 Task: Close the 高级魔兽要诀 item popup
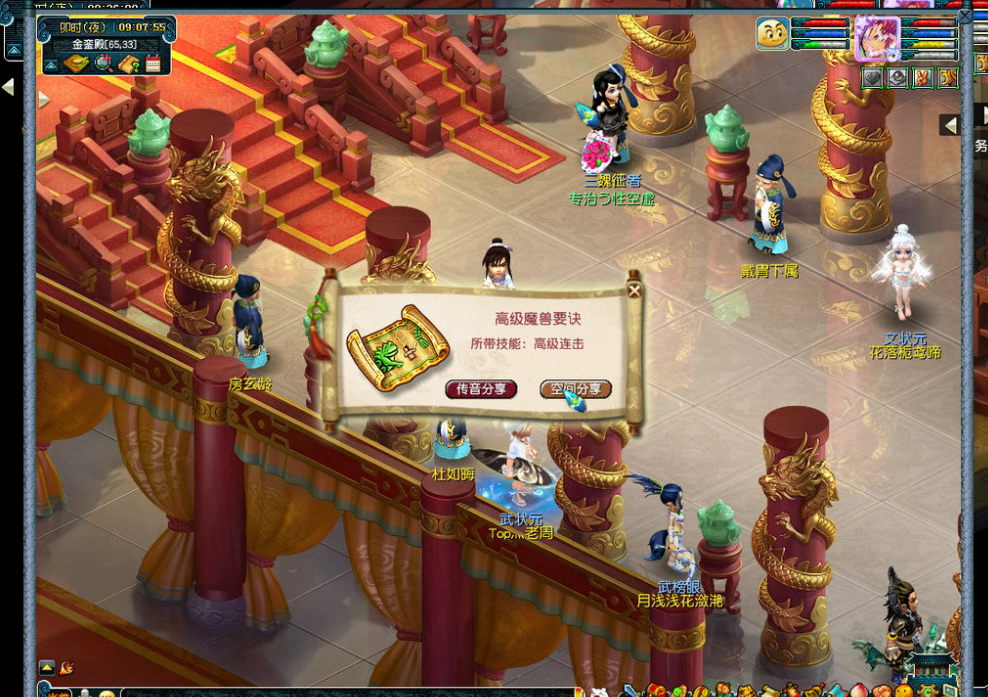634,291
